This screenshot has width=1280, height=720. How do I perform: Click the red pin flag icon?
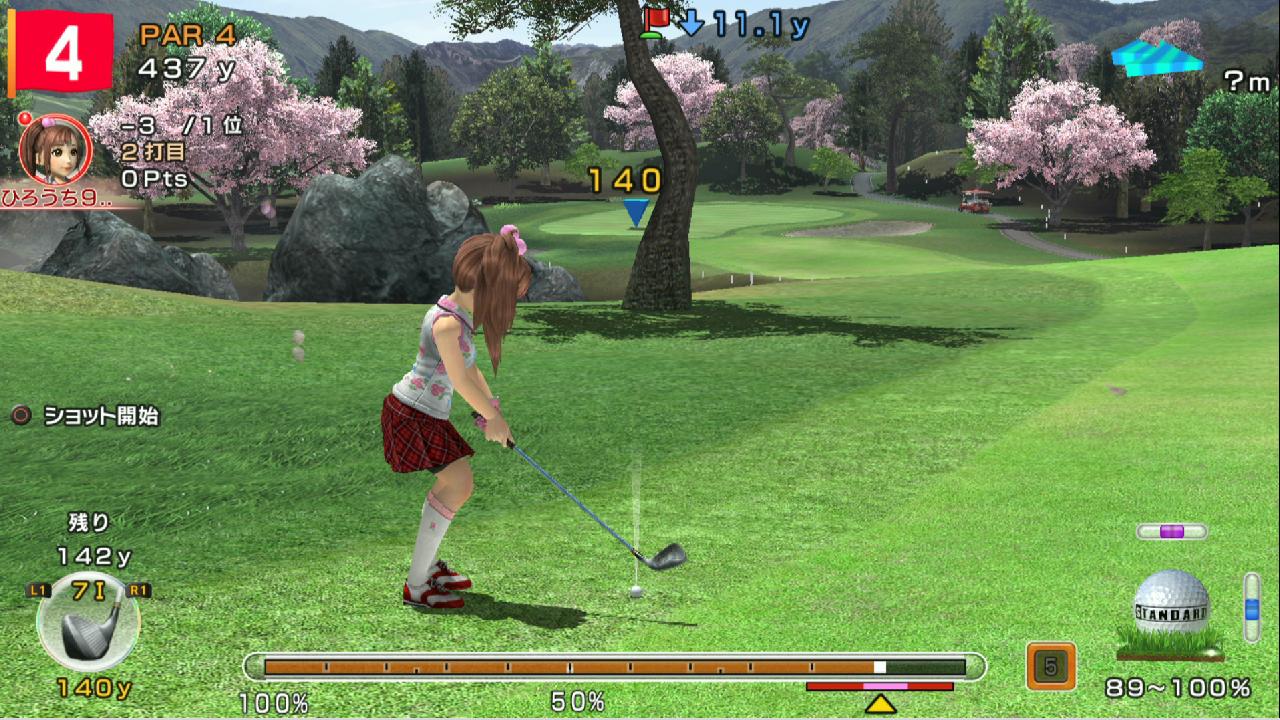point(656,21)
